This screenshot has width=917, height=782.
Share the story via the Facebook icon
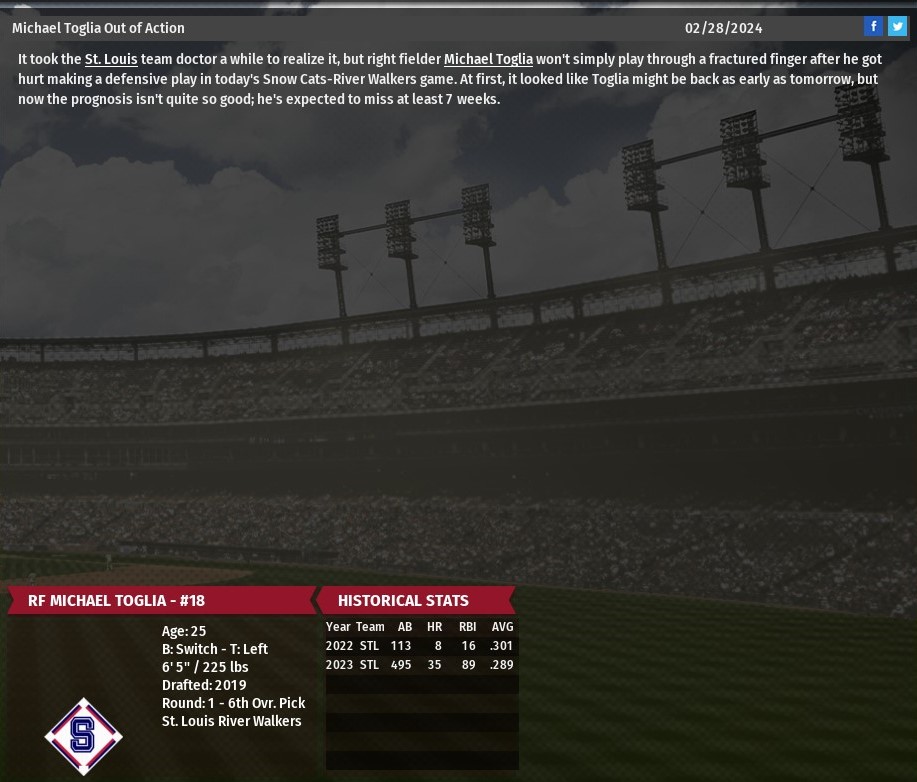click(873, 27)
